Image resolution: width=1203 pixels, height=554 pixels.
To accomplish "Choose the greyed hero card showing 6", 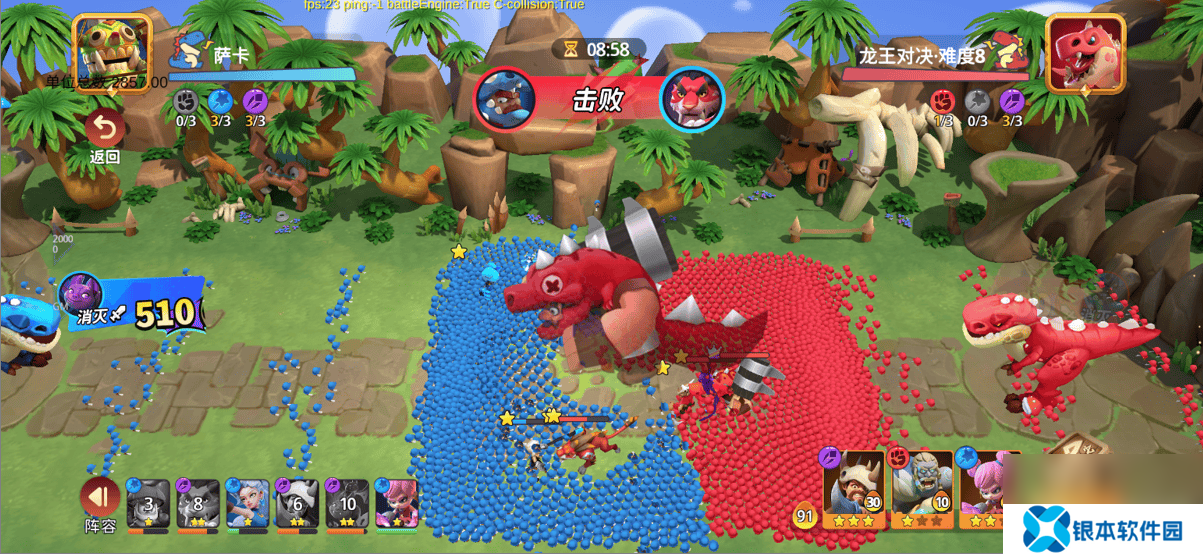I will (297, 503).
